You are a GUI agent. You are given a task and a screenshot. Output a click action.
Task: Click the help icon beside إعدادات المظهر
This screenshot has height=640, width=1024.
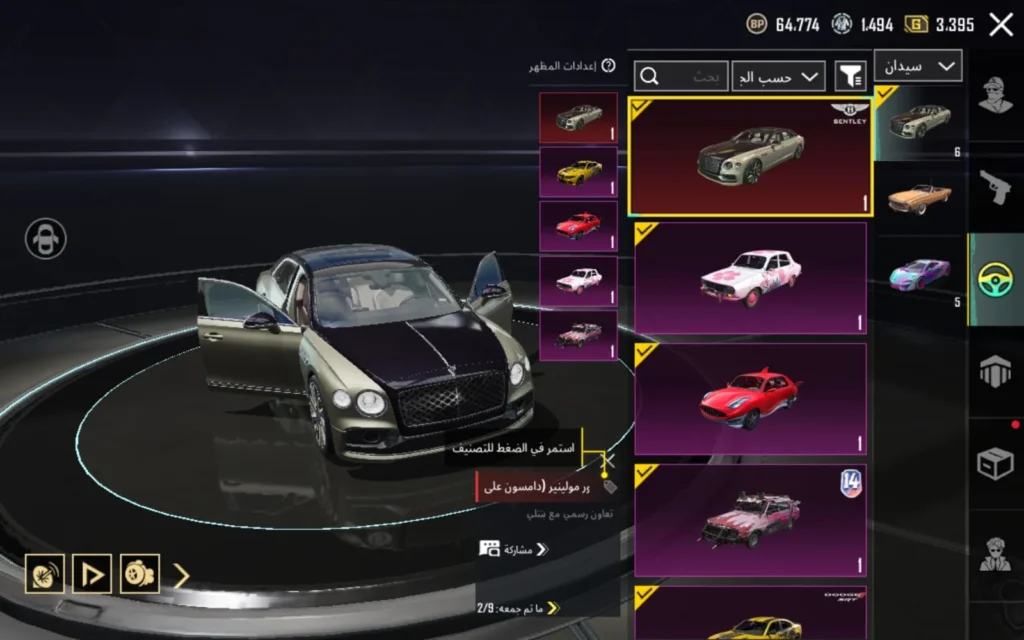(x=609, y=66)
